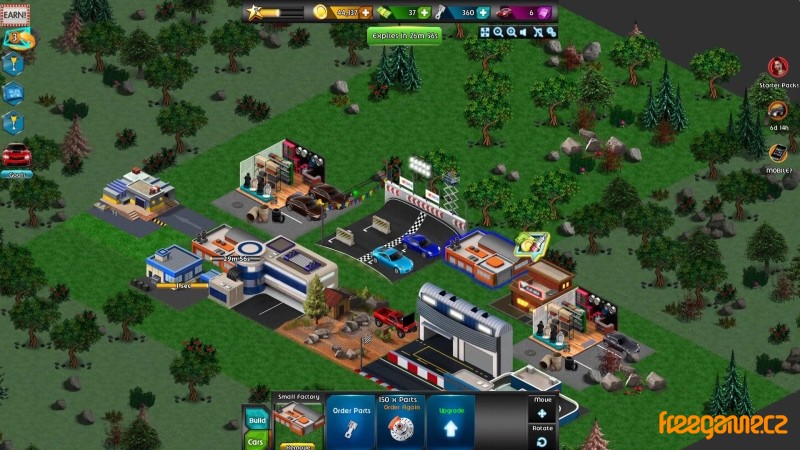The width and height of the screenshot is (800, 450).
Task: Rotate the selected building
Action: click(542, 440)
